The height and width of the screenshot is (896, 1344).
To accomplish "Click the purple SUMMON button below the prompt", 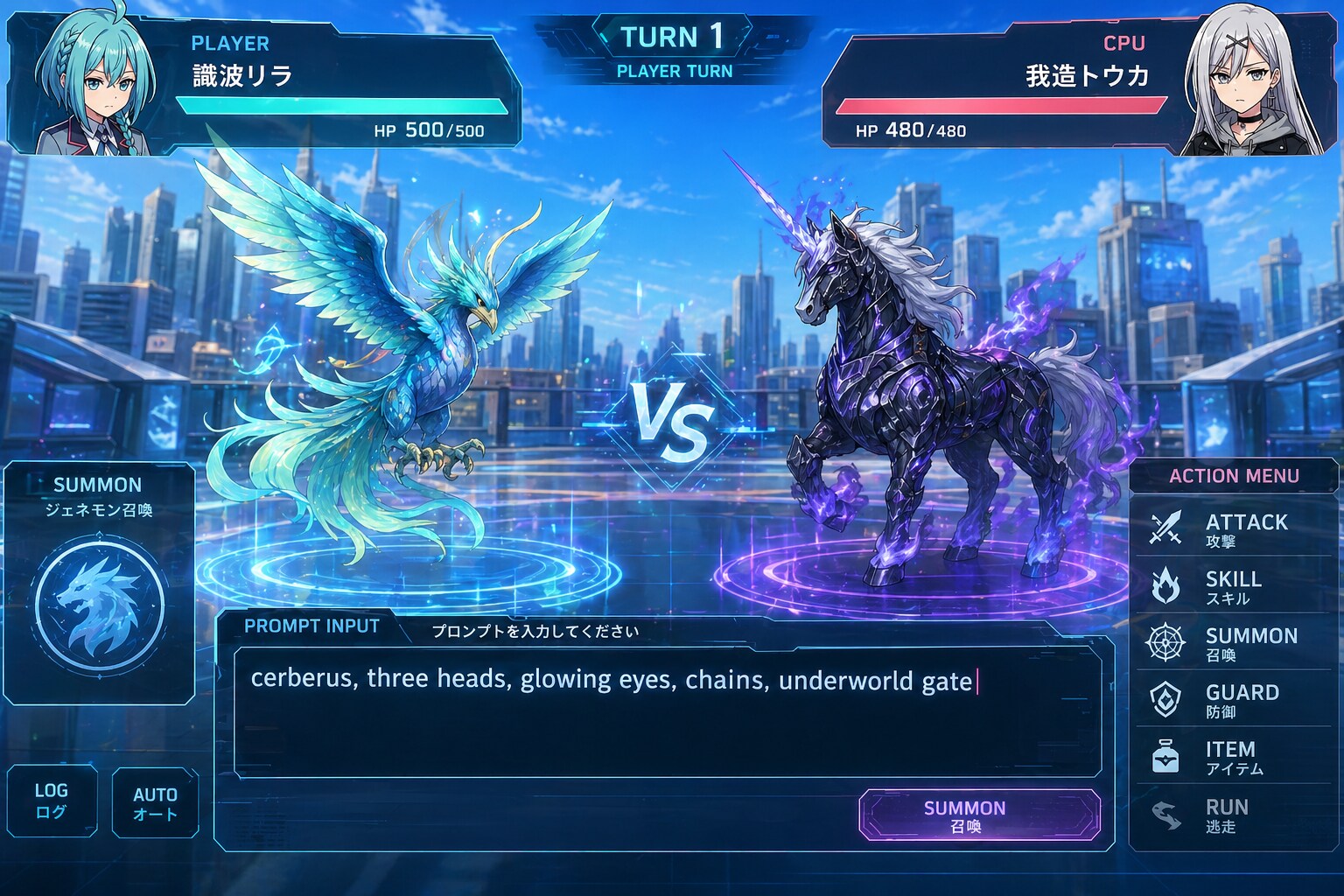I will coord(979,815).
